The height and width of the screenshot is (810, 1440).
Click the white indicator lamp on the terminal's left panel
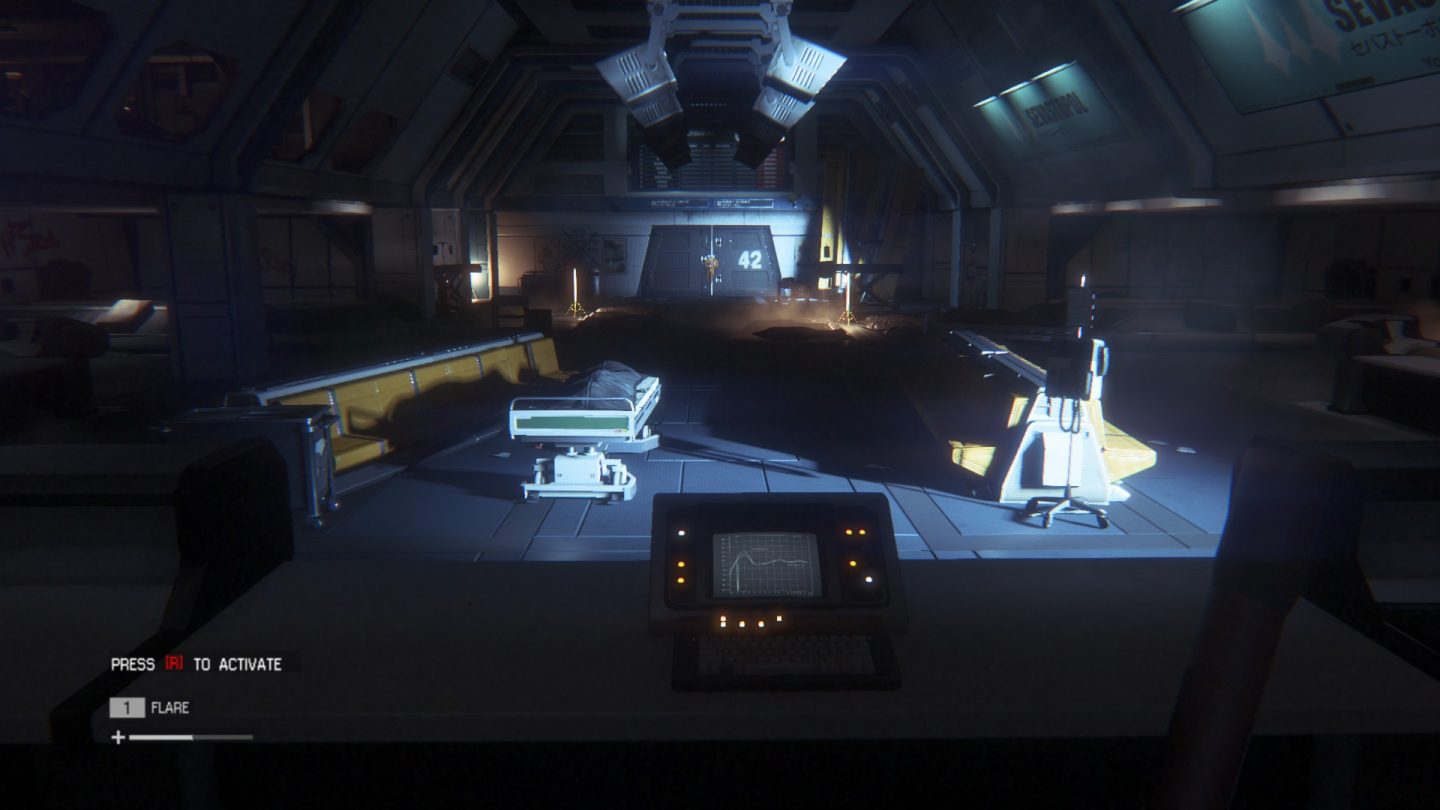(681, 532)
